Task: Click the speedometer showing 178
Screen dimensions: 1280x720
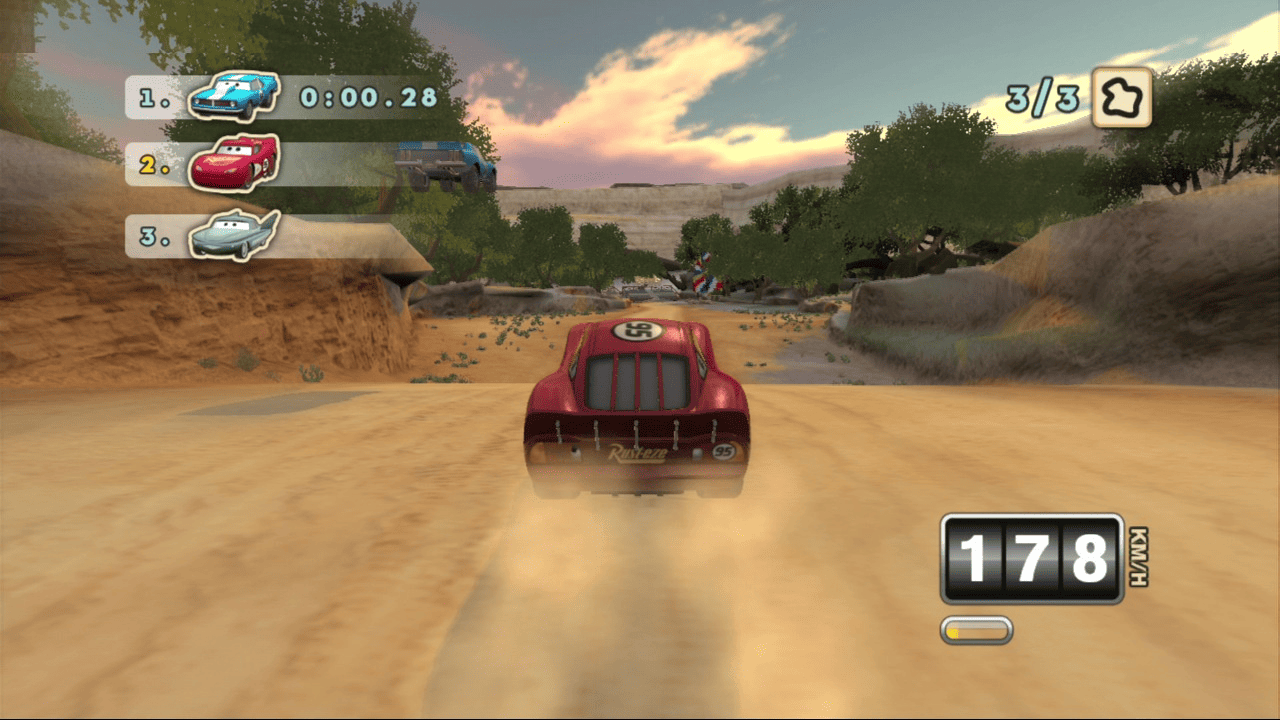Action: pos(1032,556)
